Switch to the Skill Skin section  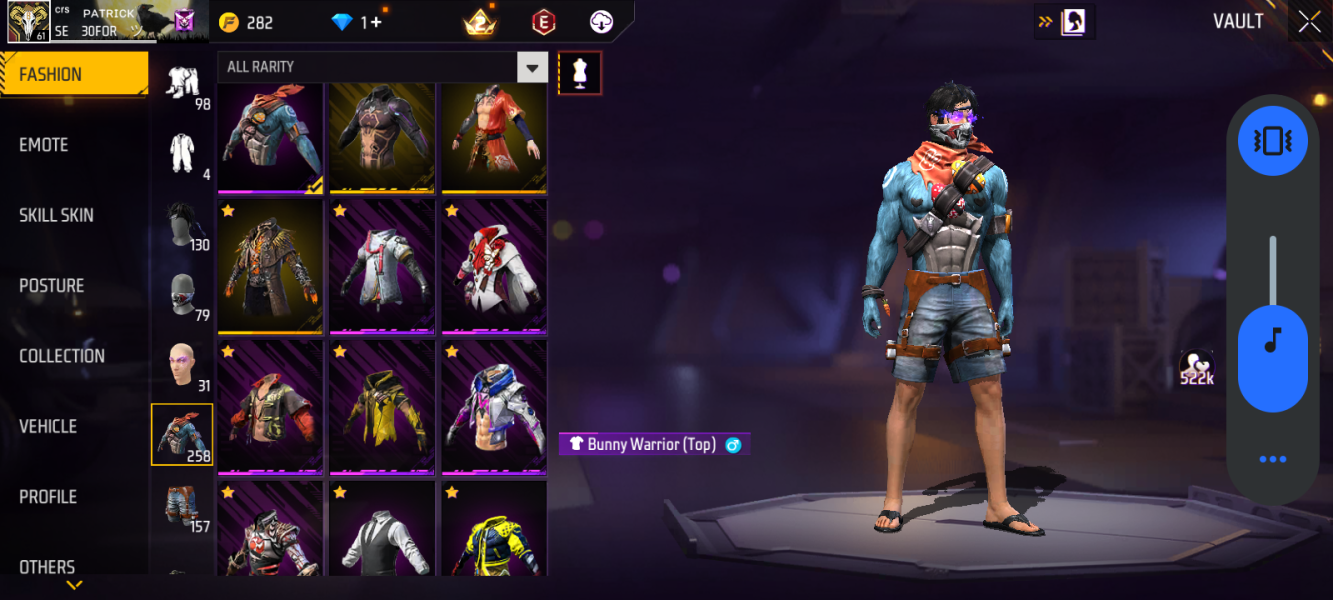coord(56,215)
